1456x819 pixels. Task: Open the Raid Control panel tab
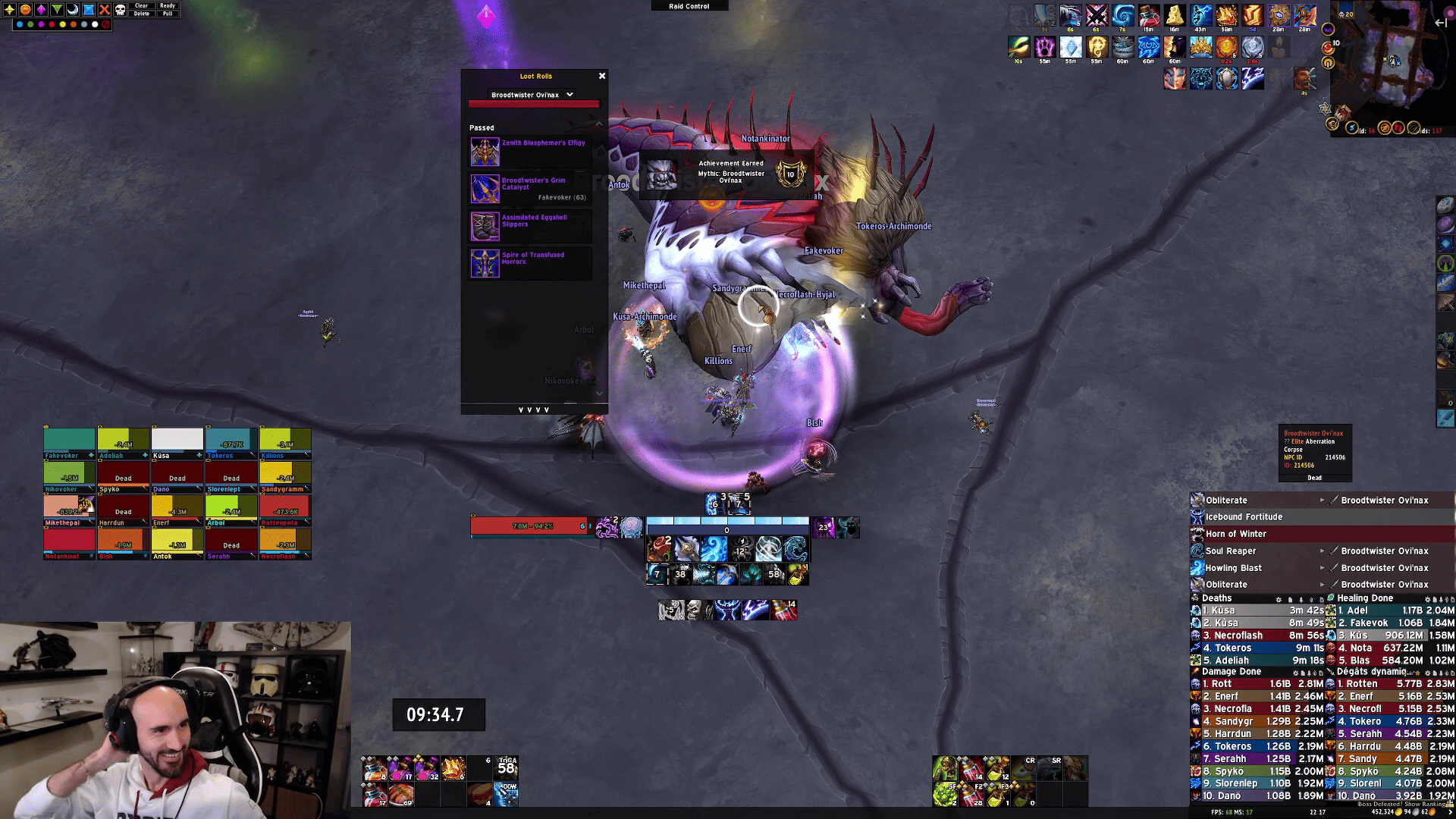click(689, 6)
